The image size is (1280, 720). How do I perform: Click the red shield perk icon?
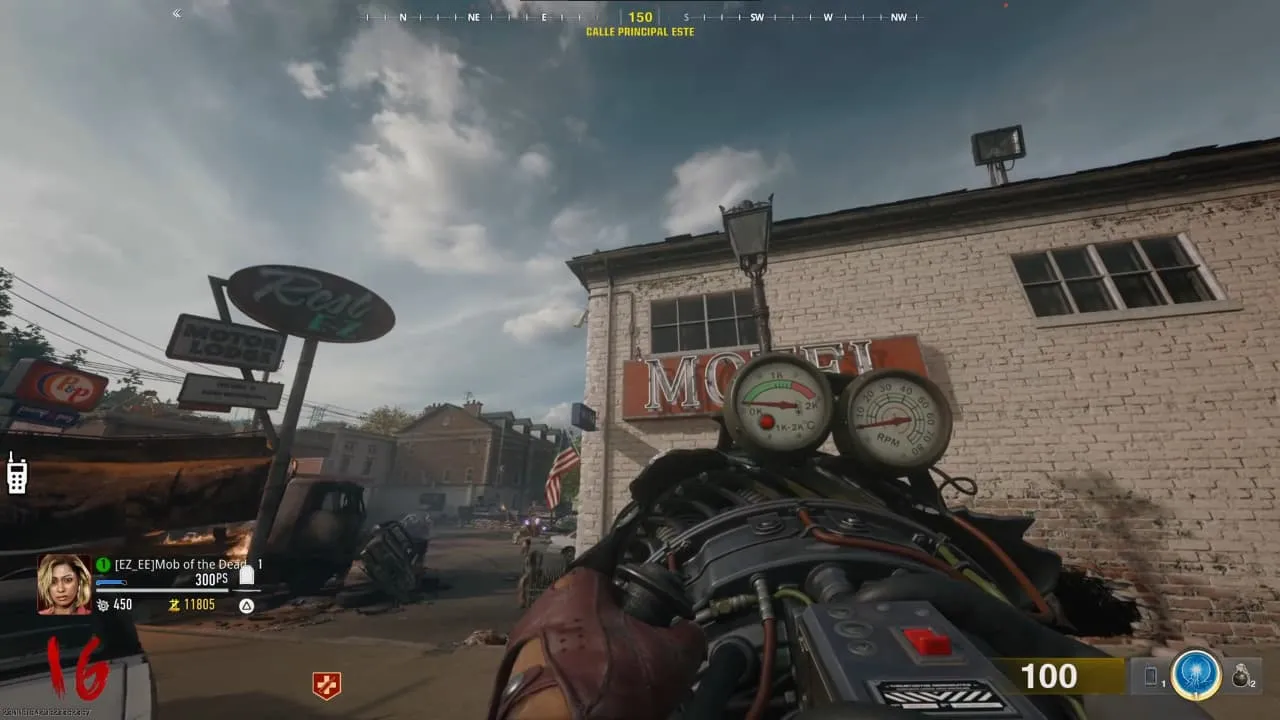click(326, 685)
